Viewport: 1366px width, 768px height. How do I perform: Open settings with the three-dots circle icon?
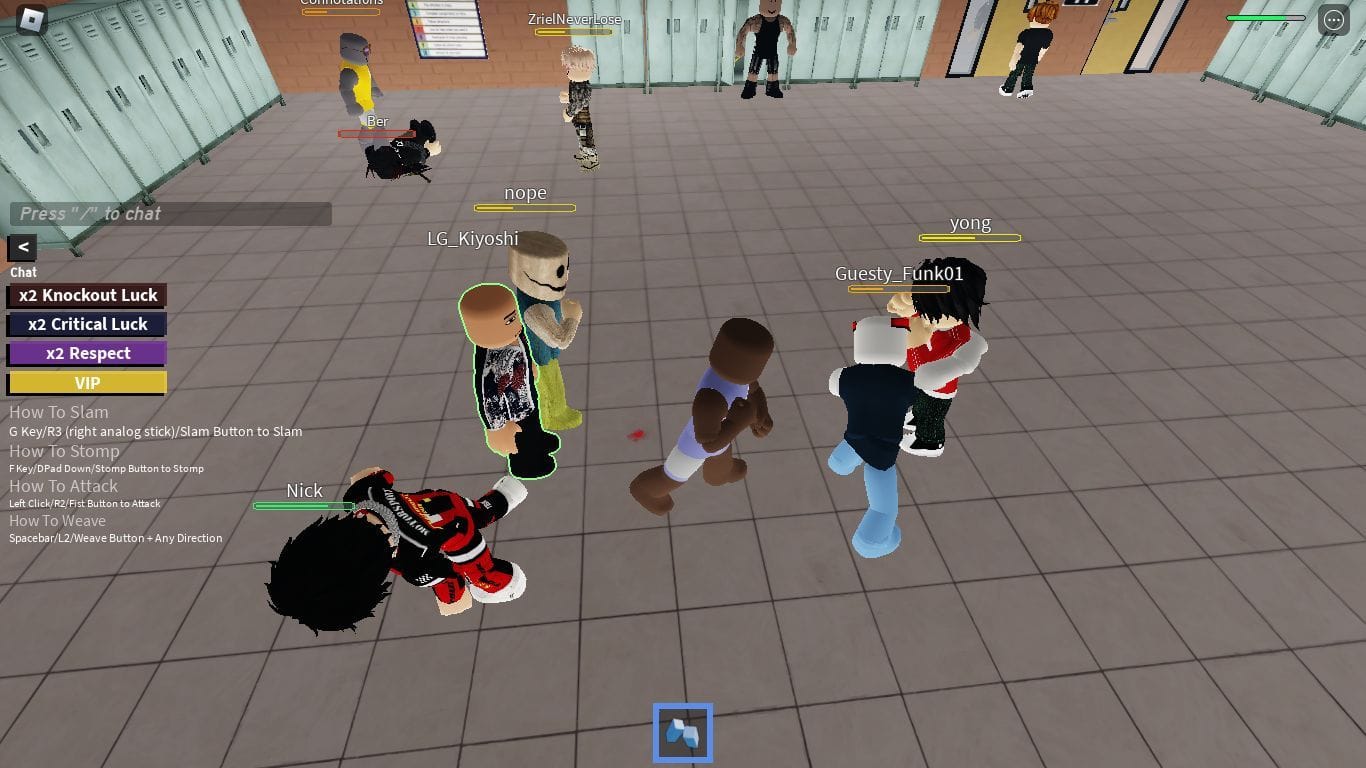pyautogui.click(x=1335, y=19)
